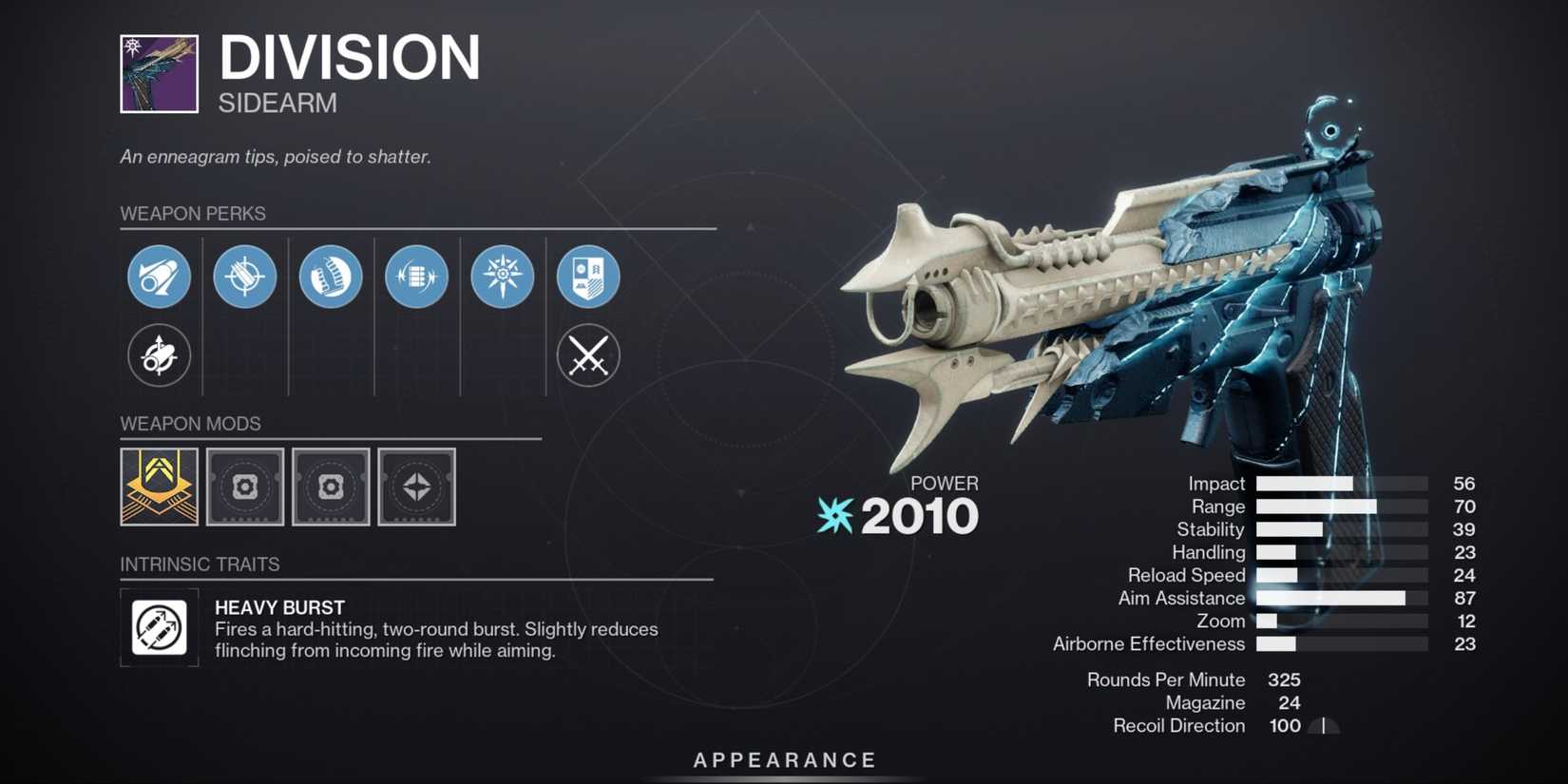
Task: Click the Division weapon name header
Action: coord(352,59)
